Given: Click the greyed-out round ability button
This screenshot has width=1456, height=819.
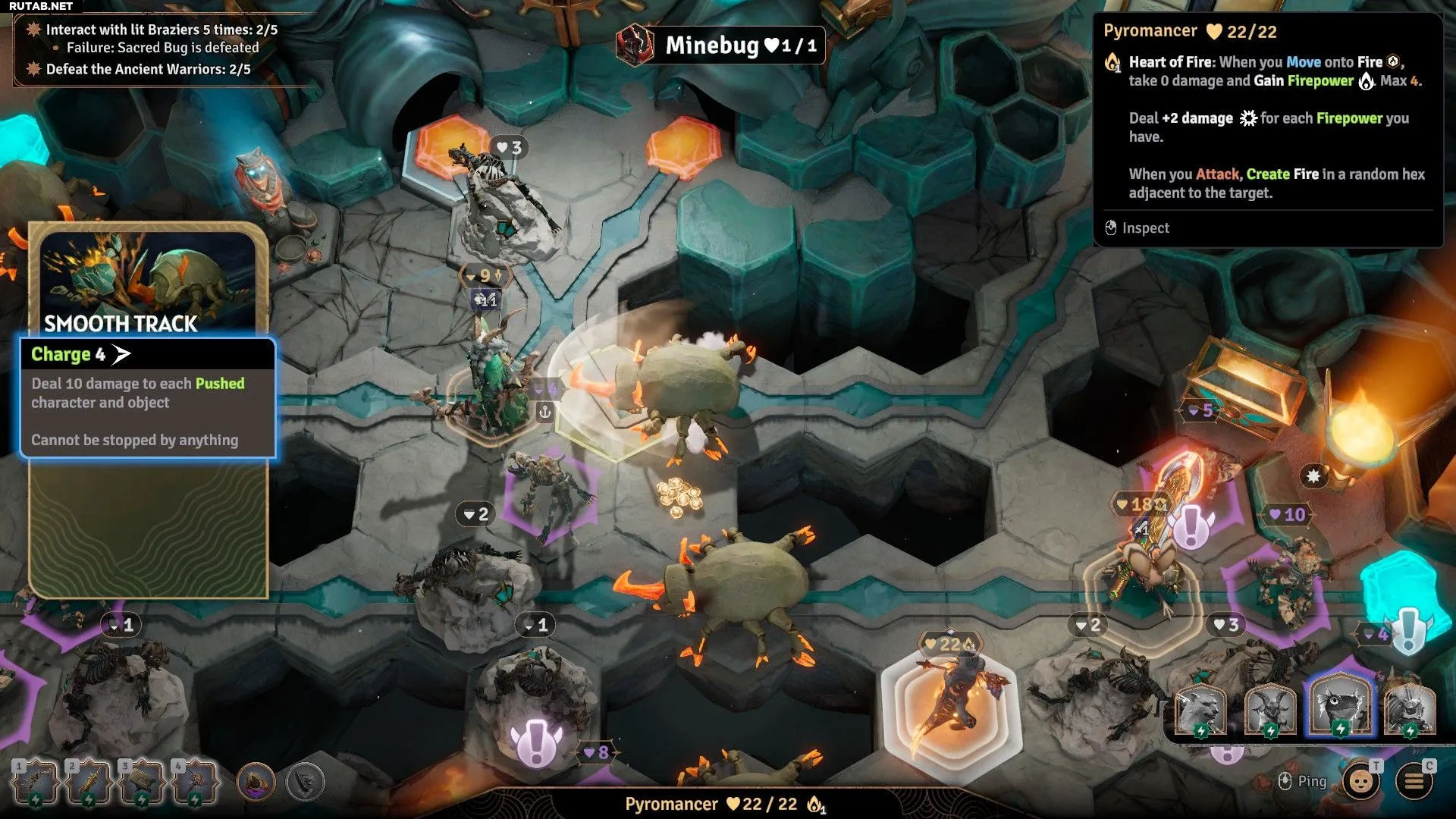Looking at the screenshot, I should click(x=305, y=782).
